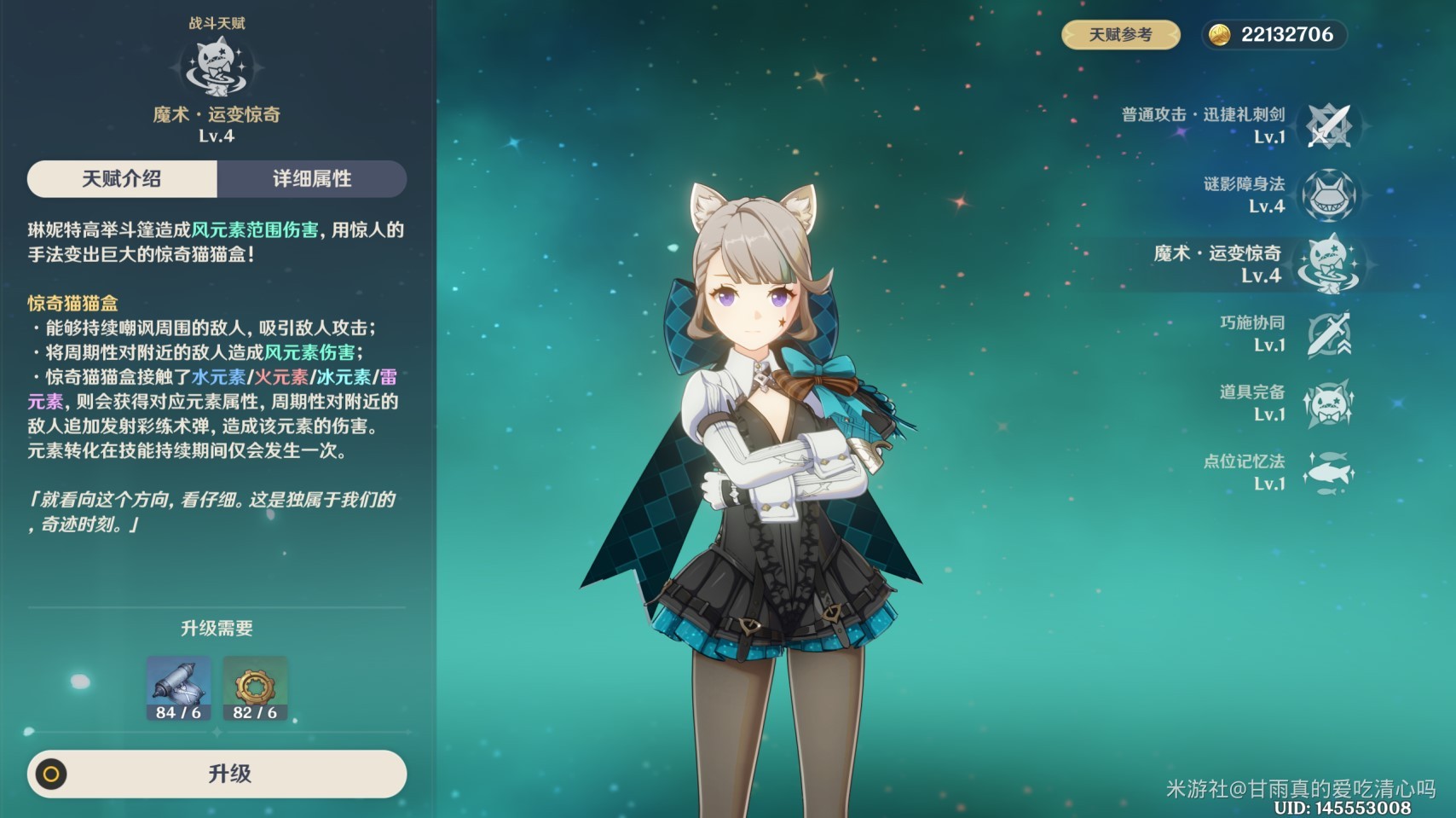Open the 天赋参考 talent reference
This screenshot has height=818, width=1456.
click(x=1120, y=35)
